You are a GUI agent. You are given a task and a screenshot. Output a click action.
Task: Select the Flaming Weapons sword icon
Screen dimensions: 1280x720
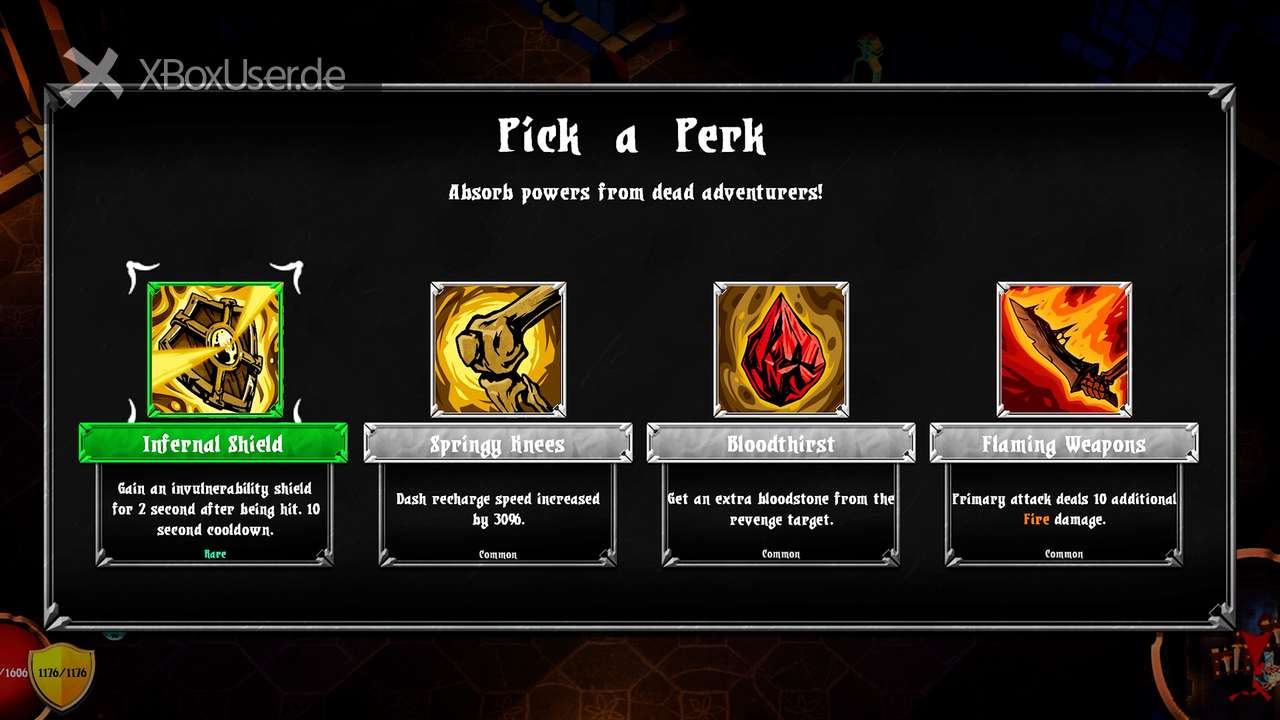click(1064, 349)
